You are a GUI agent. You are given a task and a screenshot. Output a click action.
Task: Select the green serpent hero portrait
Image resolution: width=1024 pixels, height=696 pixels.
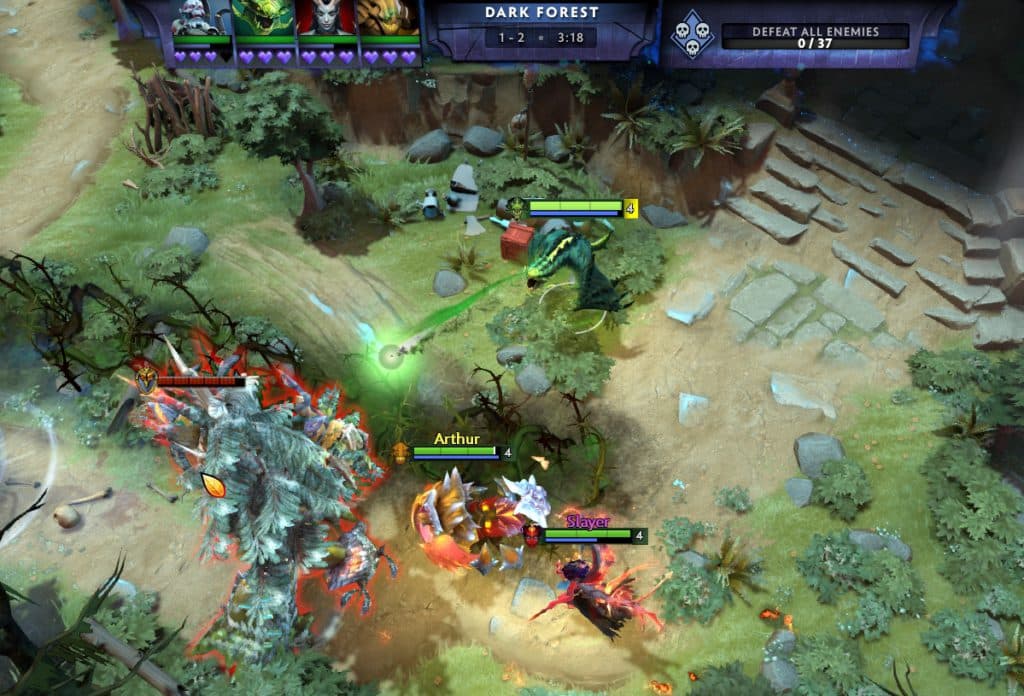tap(263, 20)
